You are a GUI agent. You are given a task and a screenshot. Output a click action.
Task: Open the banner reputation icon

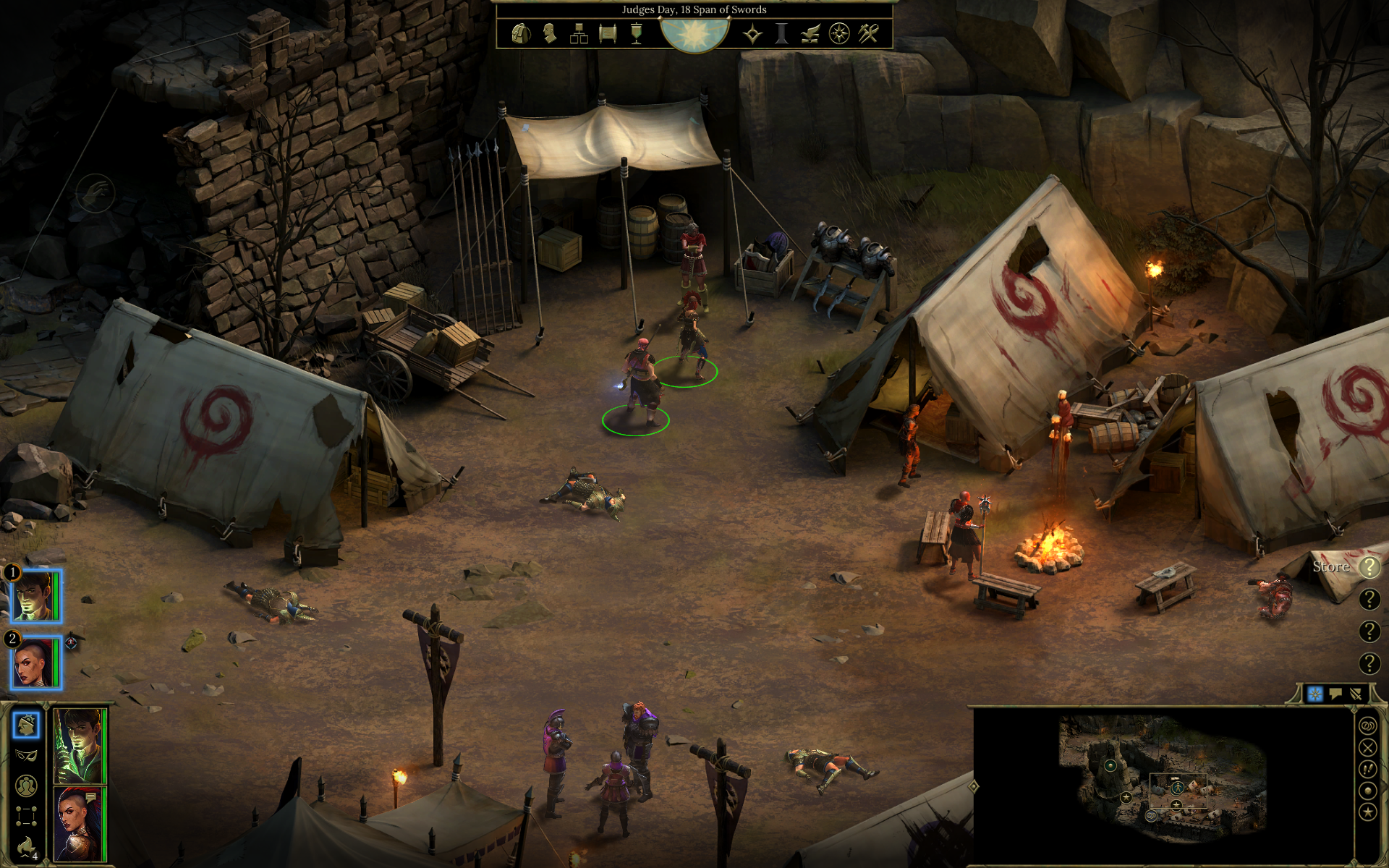click(637, 33)
